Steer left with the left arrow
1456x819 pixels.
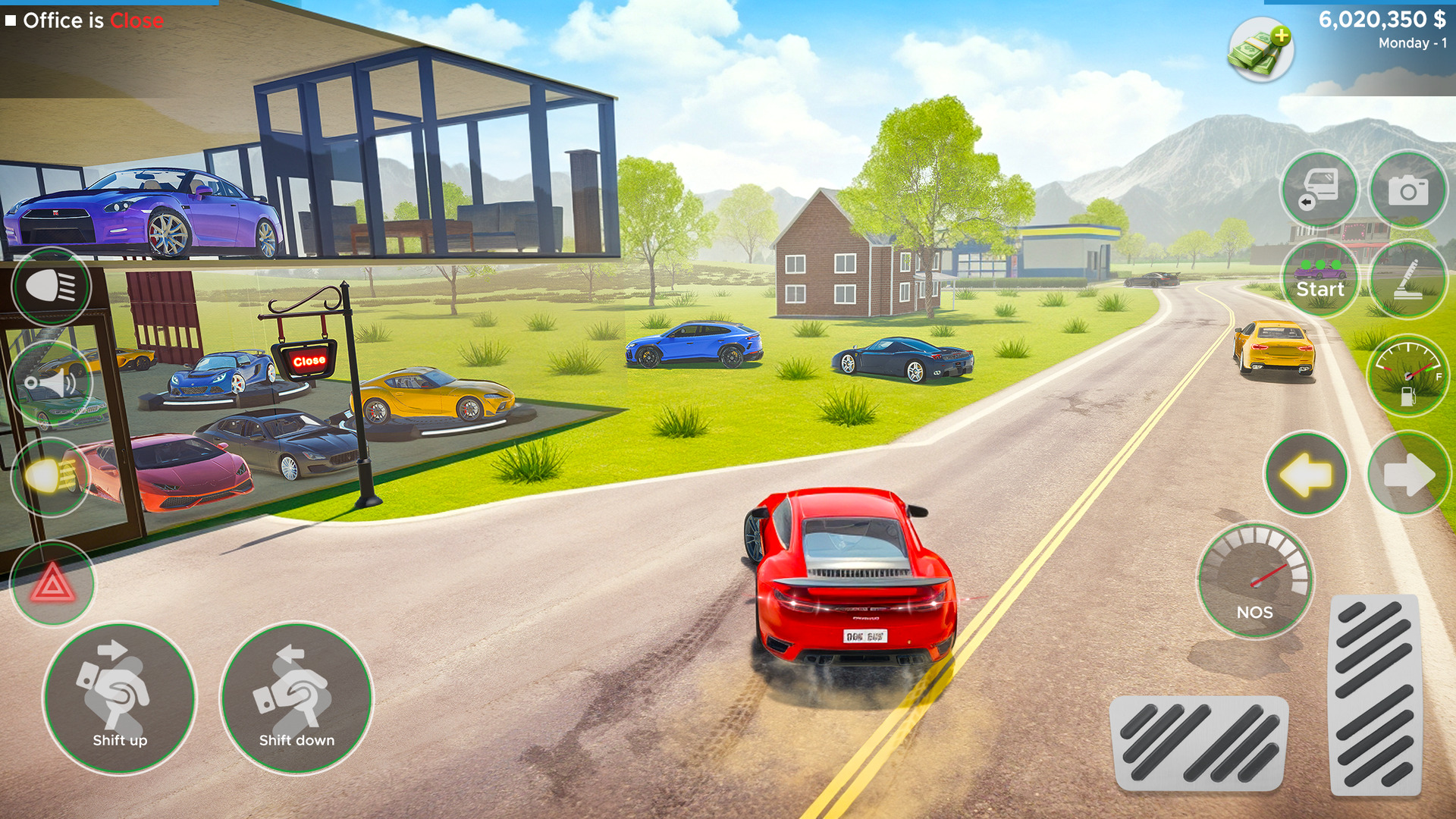tap(1306, 473)
